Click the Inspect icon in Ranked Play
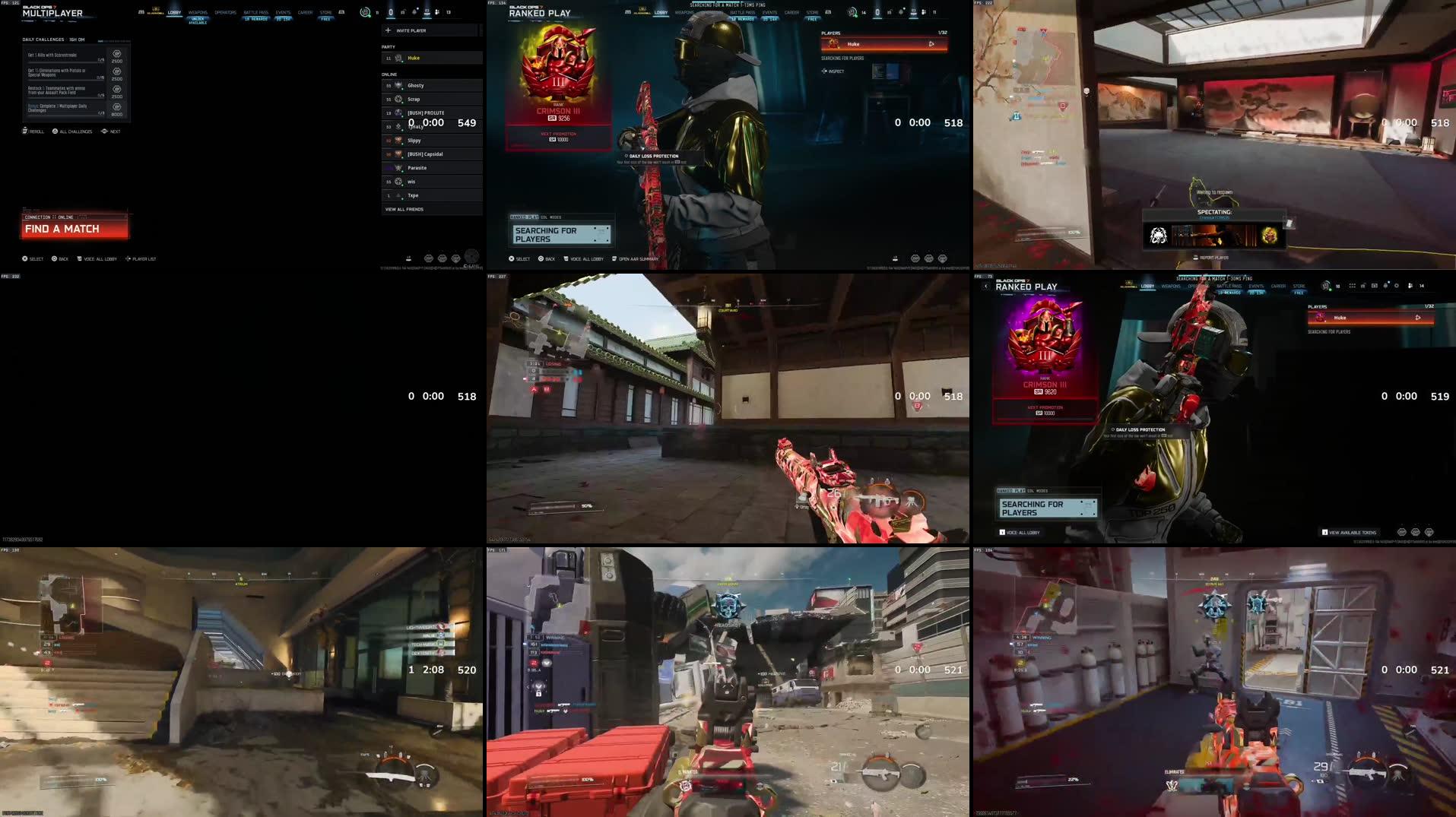The width and height of the screenshot is (1456, 817). pyautogui.click(x=824, y=71)
